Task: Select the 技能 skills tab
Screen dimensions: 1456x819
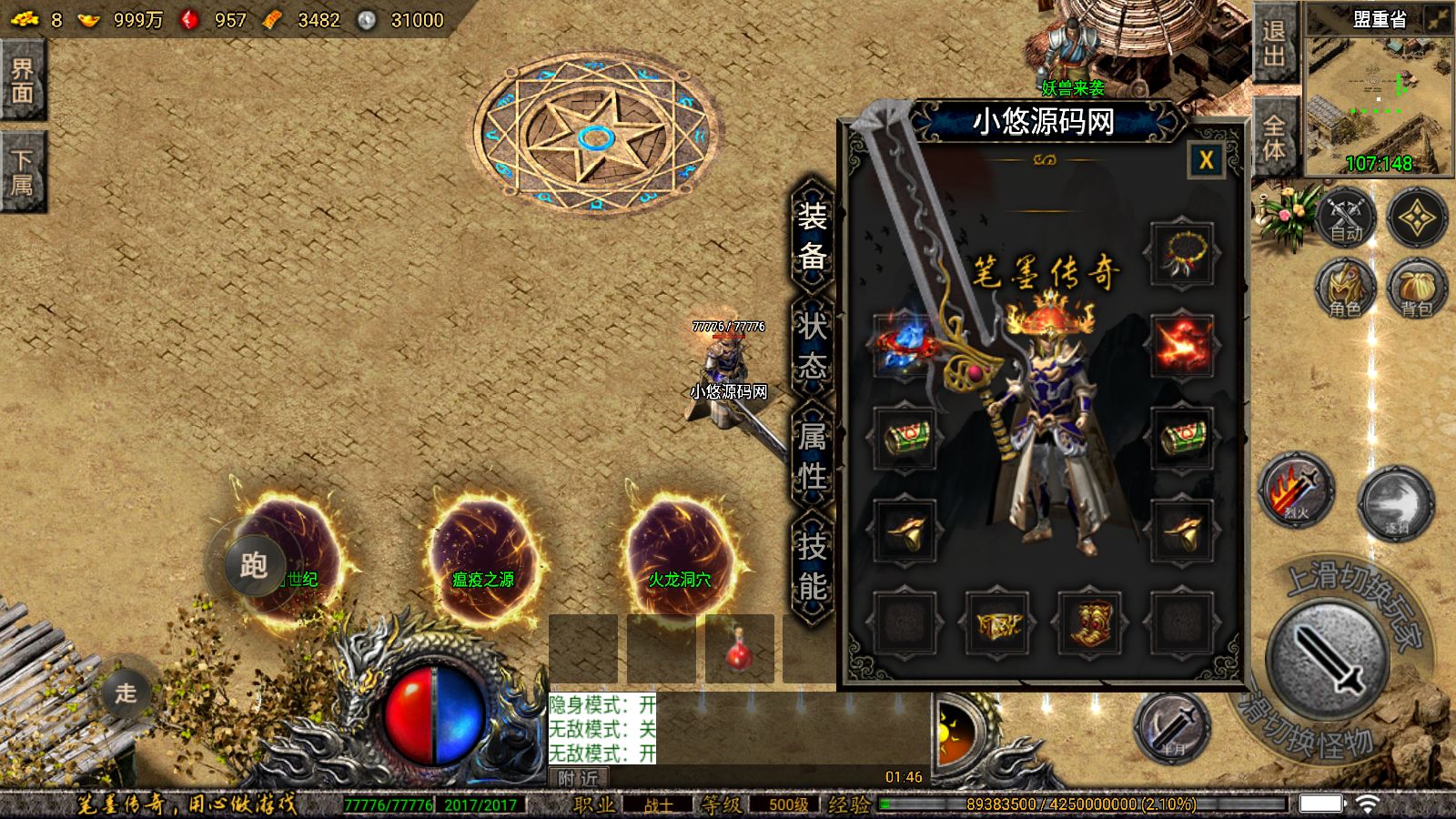Action: click(x=812, y=566)
